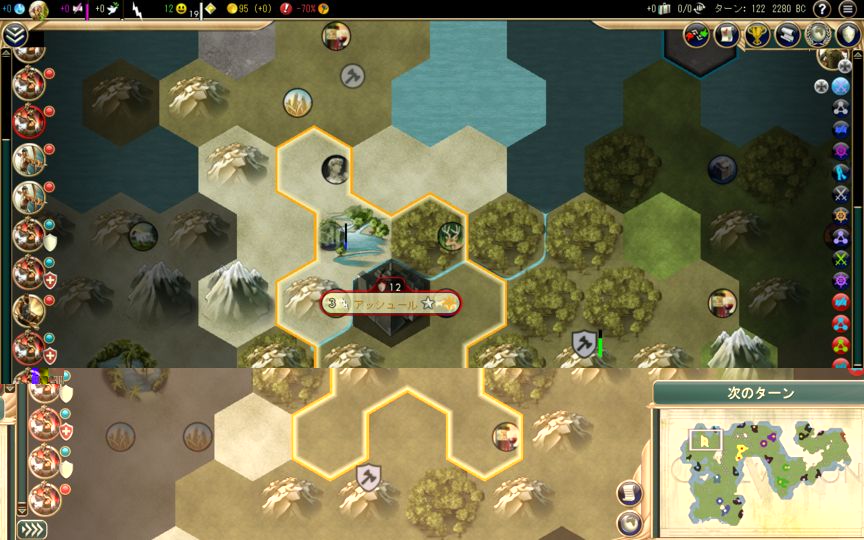Open the happiness smiley face indicator

(x=181, y=9)
